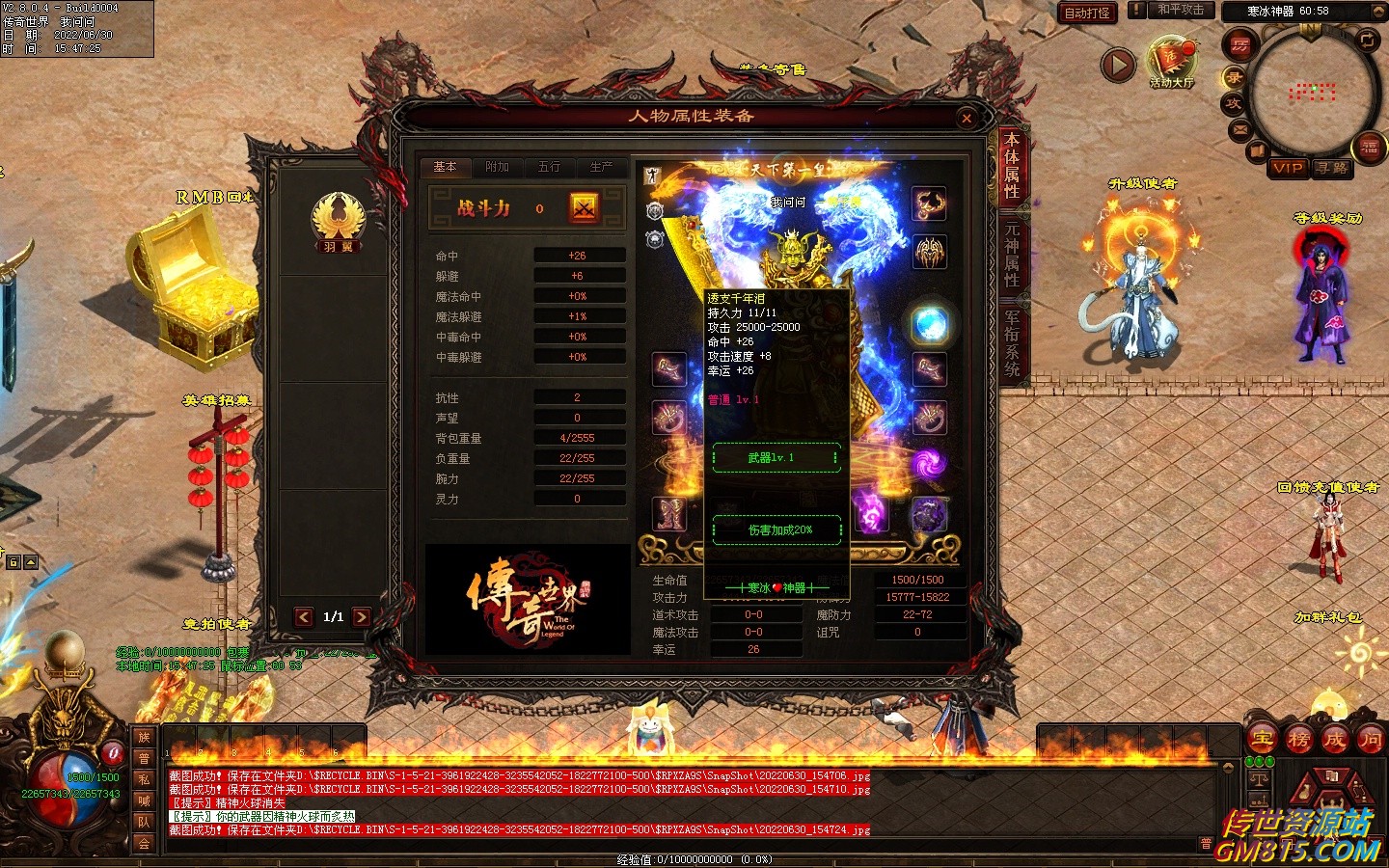This screenshot has height=868, width=1389.
Task: Click the 羽翼 wings emblem
Action: (338, 220)
